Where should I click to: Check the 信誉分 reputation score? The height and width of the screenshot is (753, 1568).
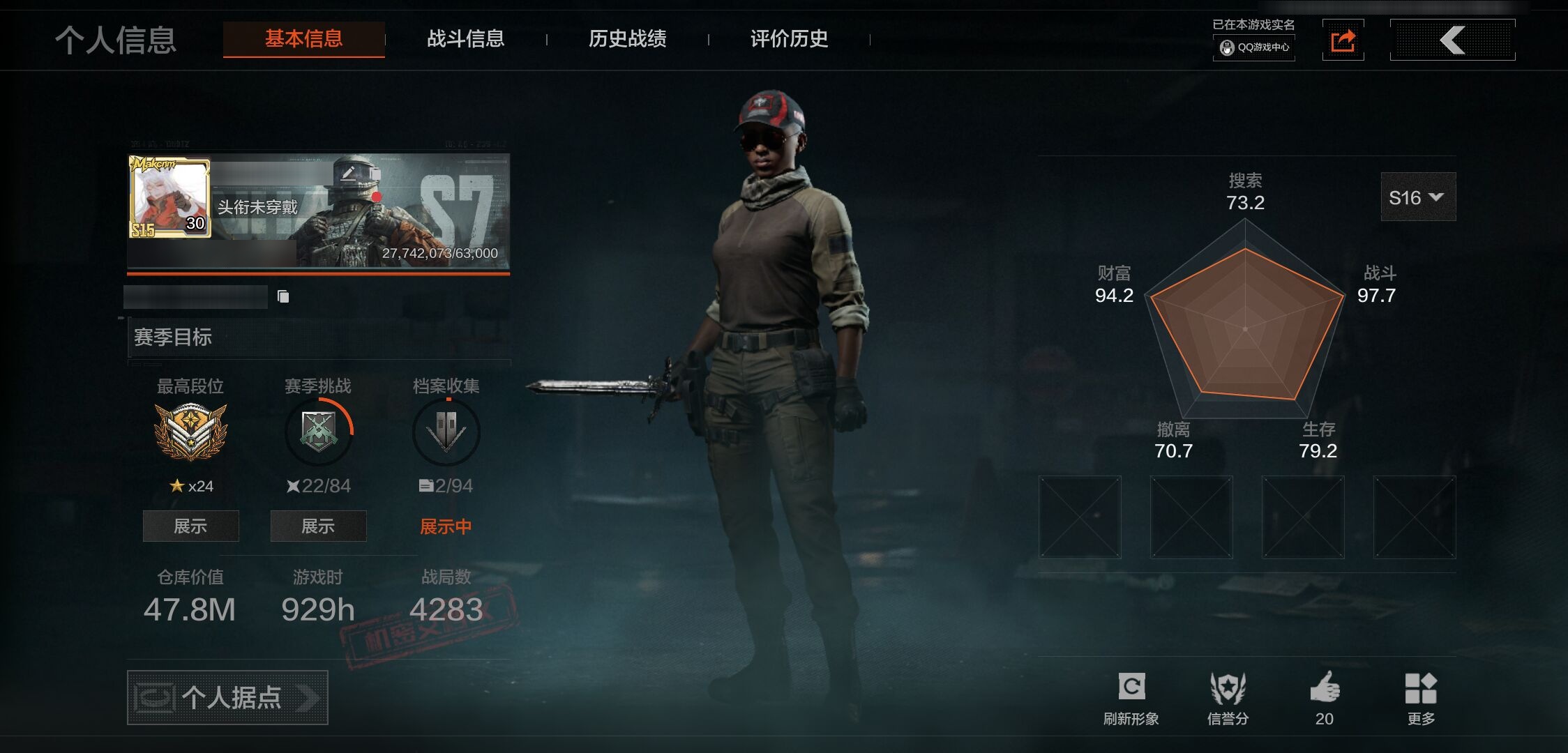pyautogui.click(x=1228, y=697)
